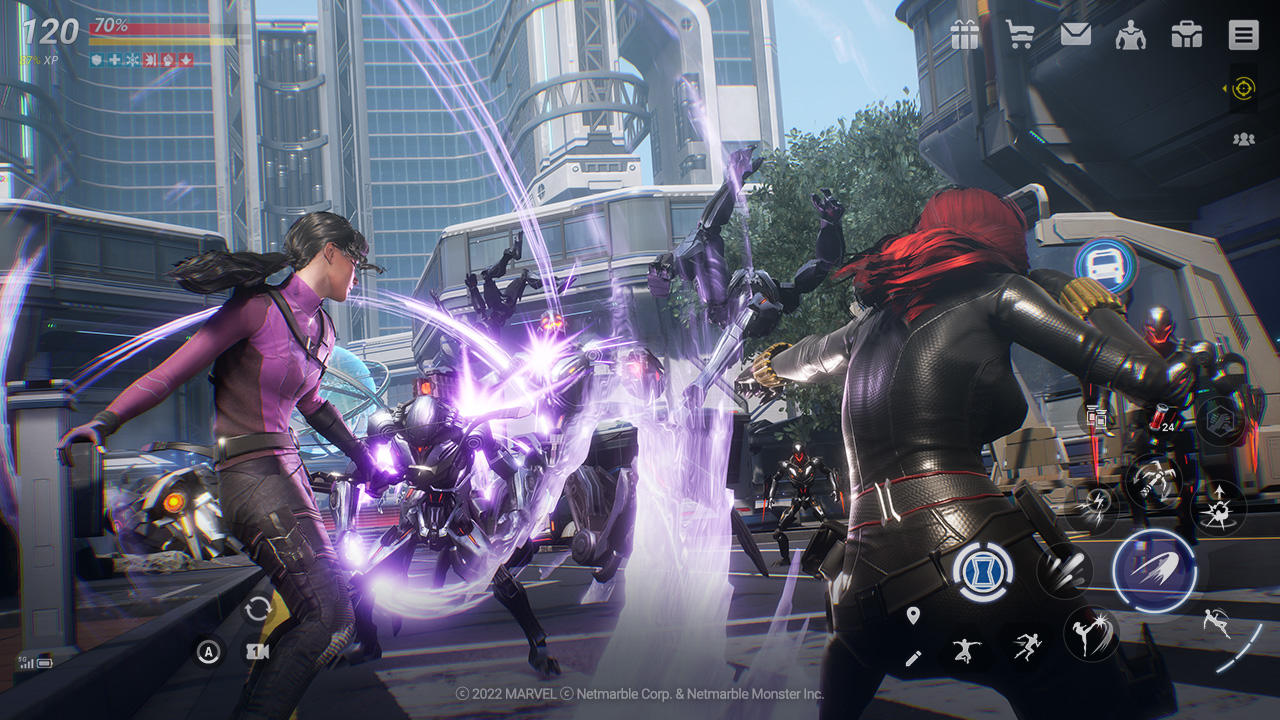Image resolution: width=1280 pixels, height=720 pixels.
Task: Toggle the auto-battle A button
Action: point(209,651)
